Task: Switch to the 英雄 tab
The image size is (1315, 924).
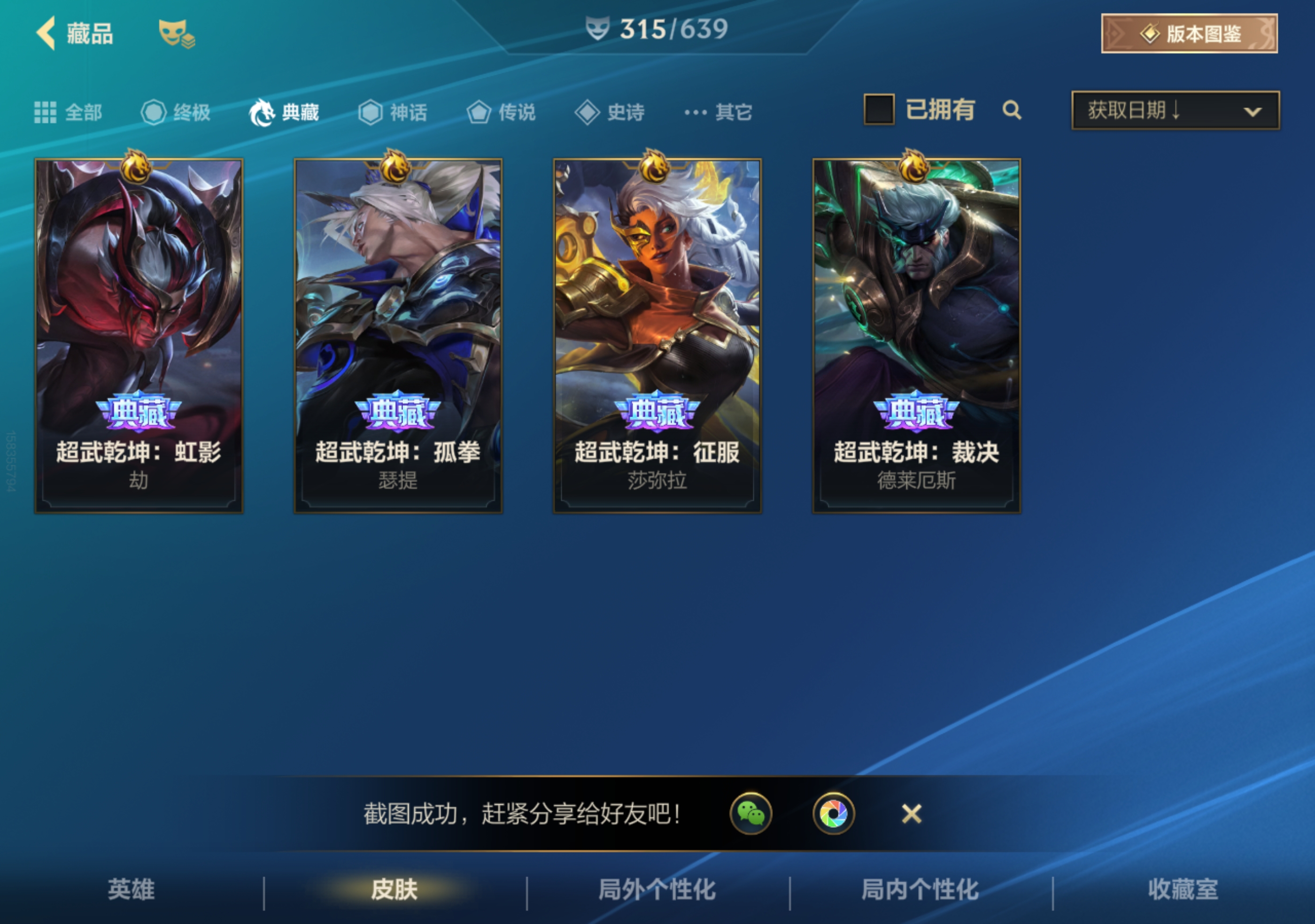Action: coord(131,891)
